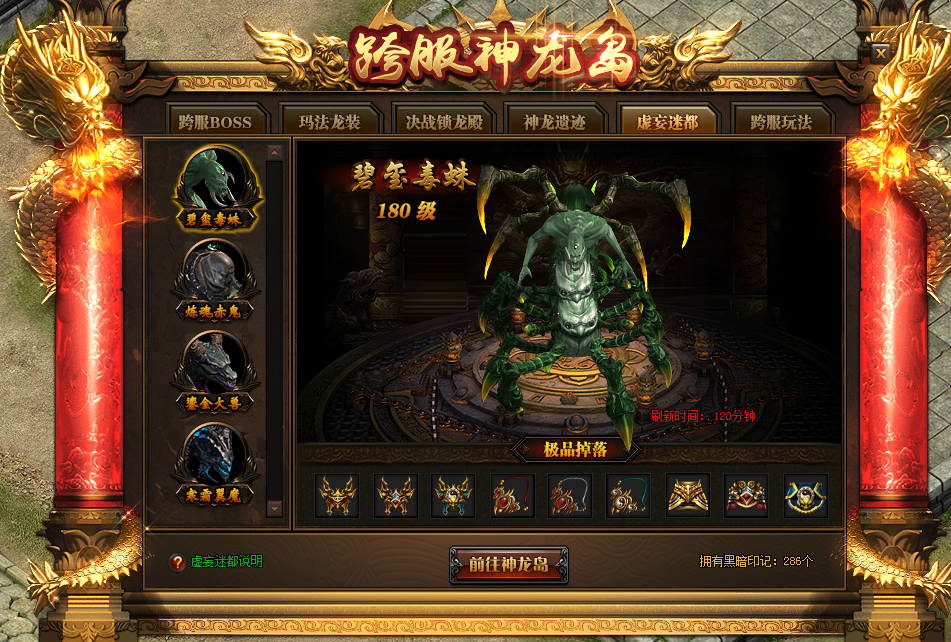
Task: Choose the 虚妄迷都 tab
Action: point(667,122)
